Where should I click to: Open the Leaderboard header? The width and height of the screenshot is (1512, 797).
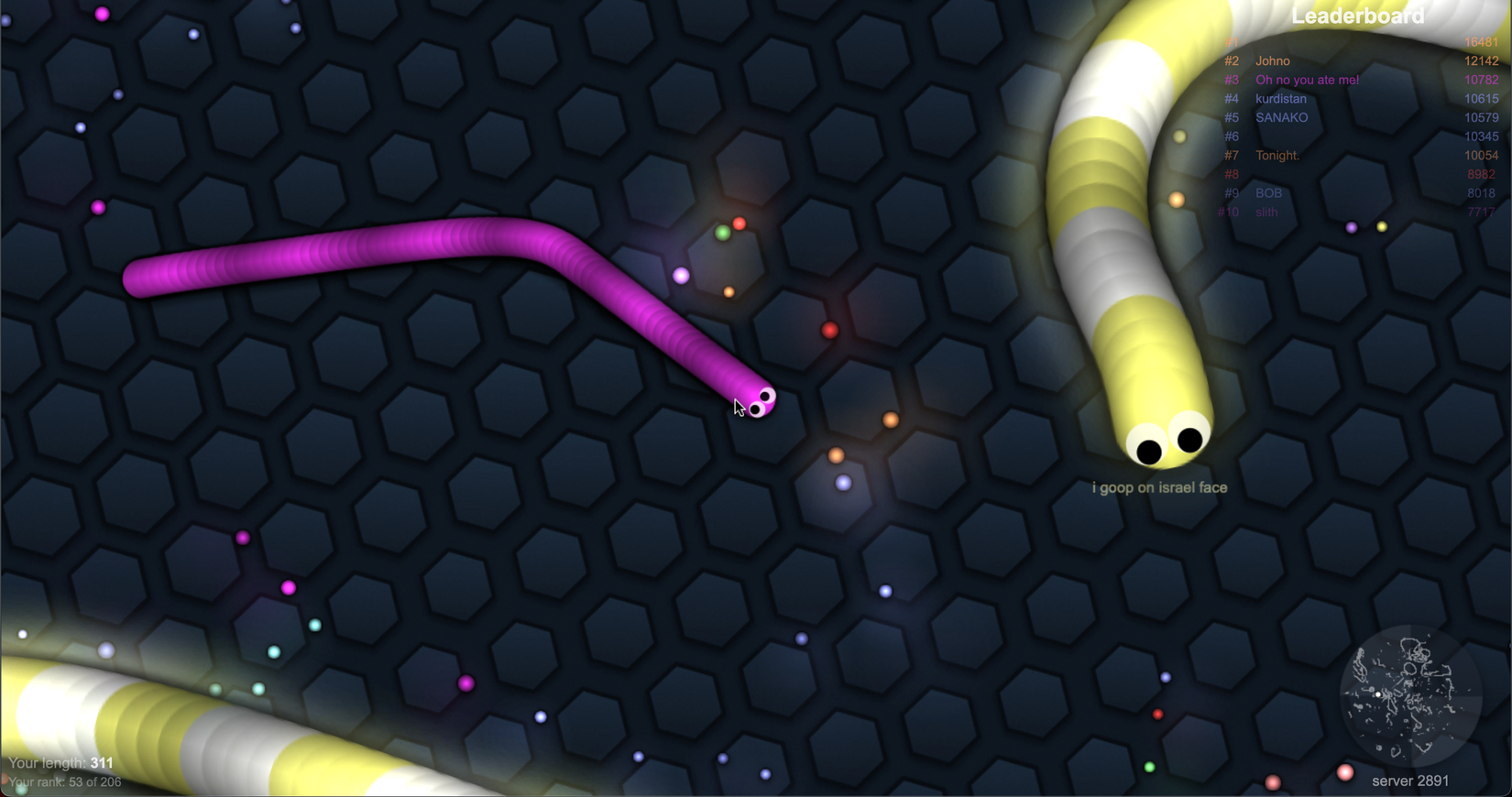1356,16
